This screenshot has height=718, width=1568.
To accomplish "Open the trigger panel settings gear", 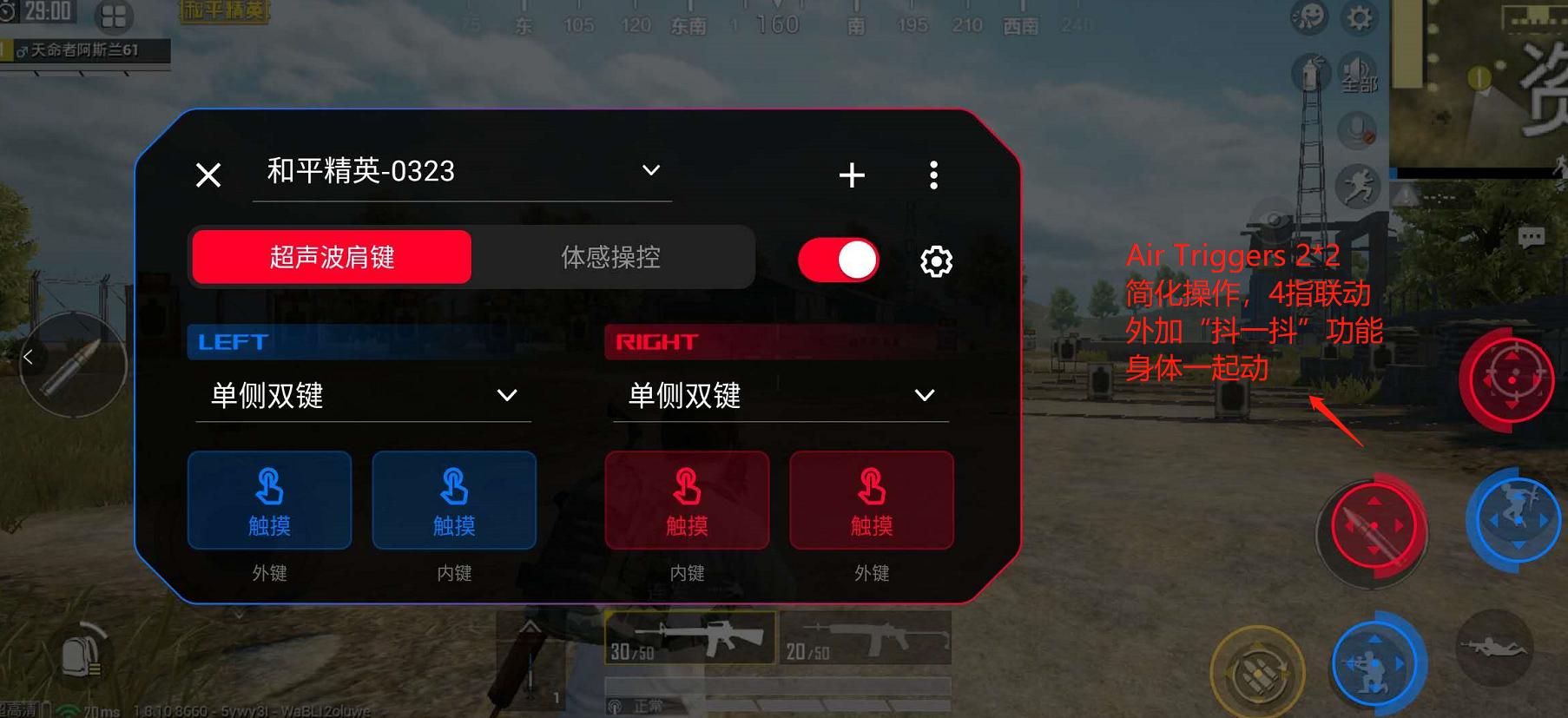I will 935,260.
